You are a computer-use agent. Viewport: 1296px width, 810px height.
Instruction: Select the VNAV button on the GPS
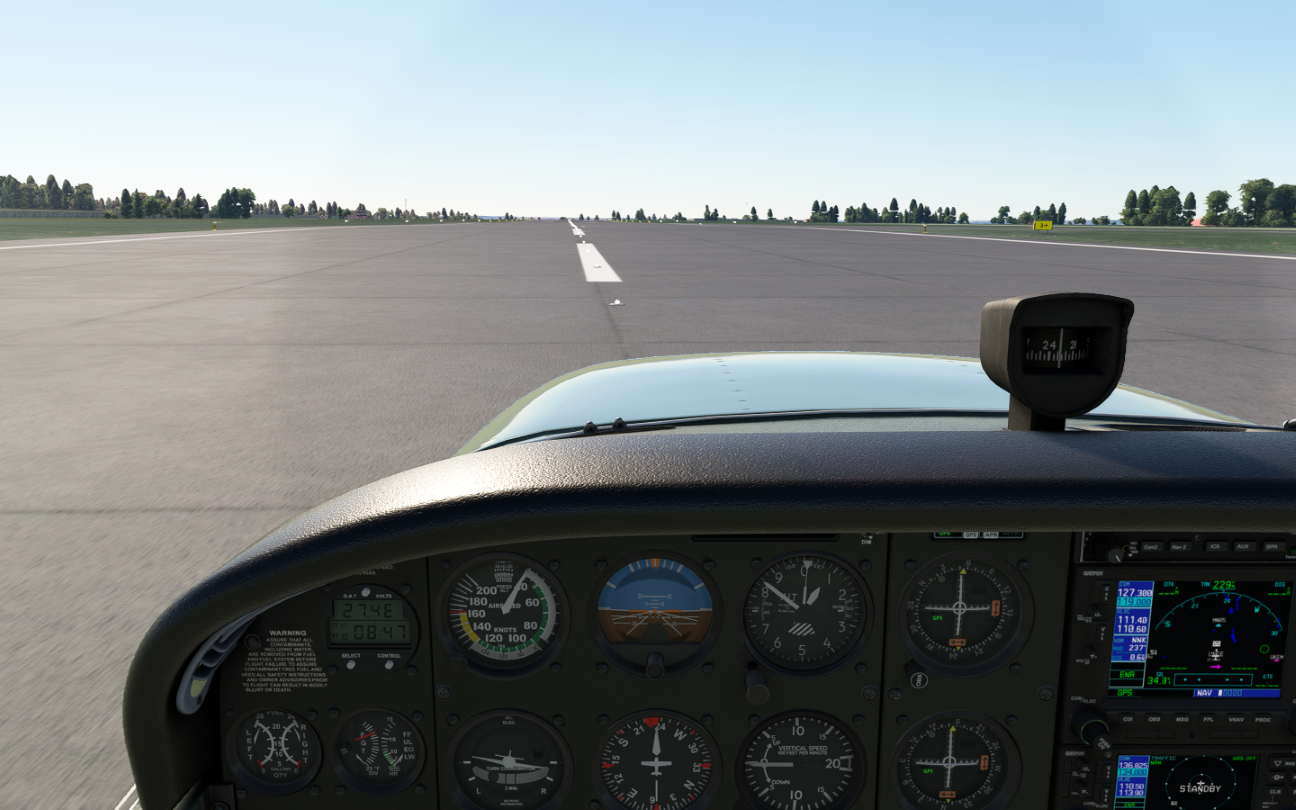pos(1236,718)
